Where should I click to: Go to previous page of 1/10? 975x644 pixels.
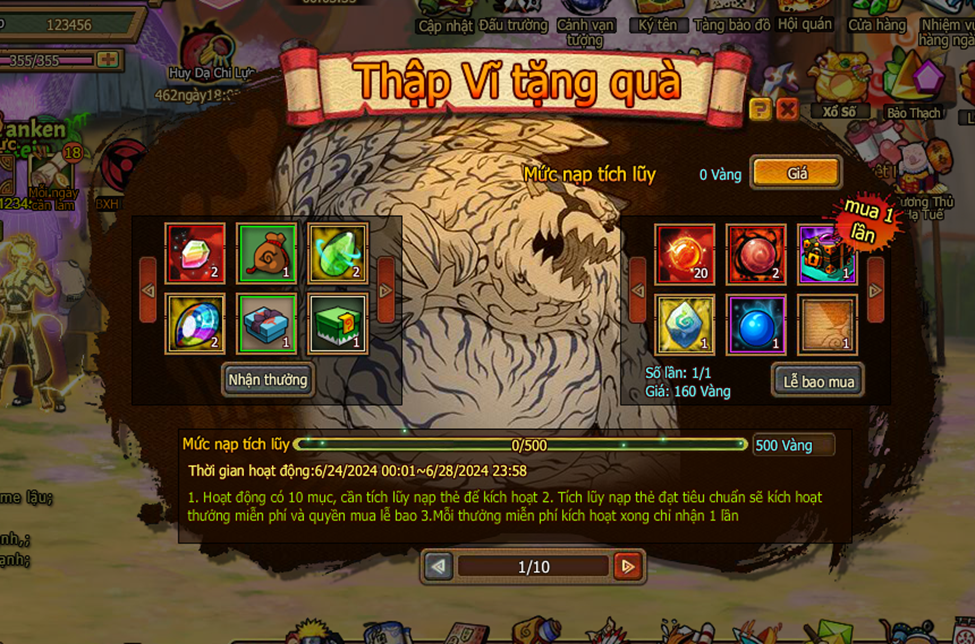(x=438, y=567)
